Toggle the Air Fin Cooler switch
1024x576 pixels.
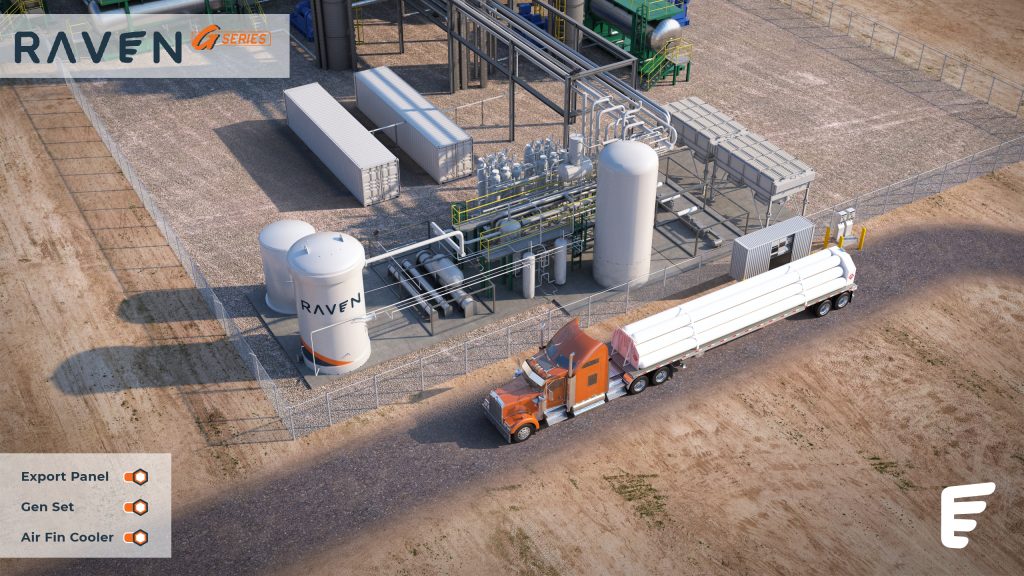pos(136,537)
